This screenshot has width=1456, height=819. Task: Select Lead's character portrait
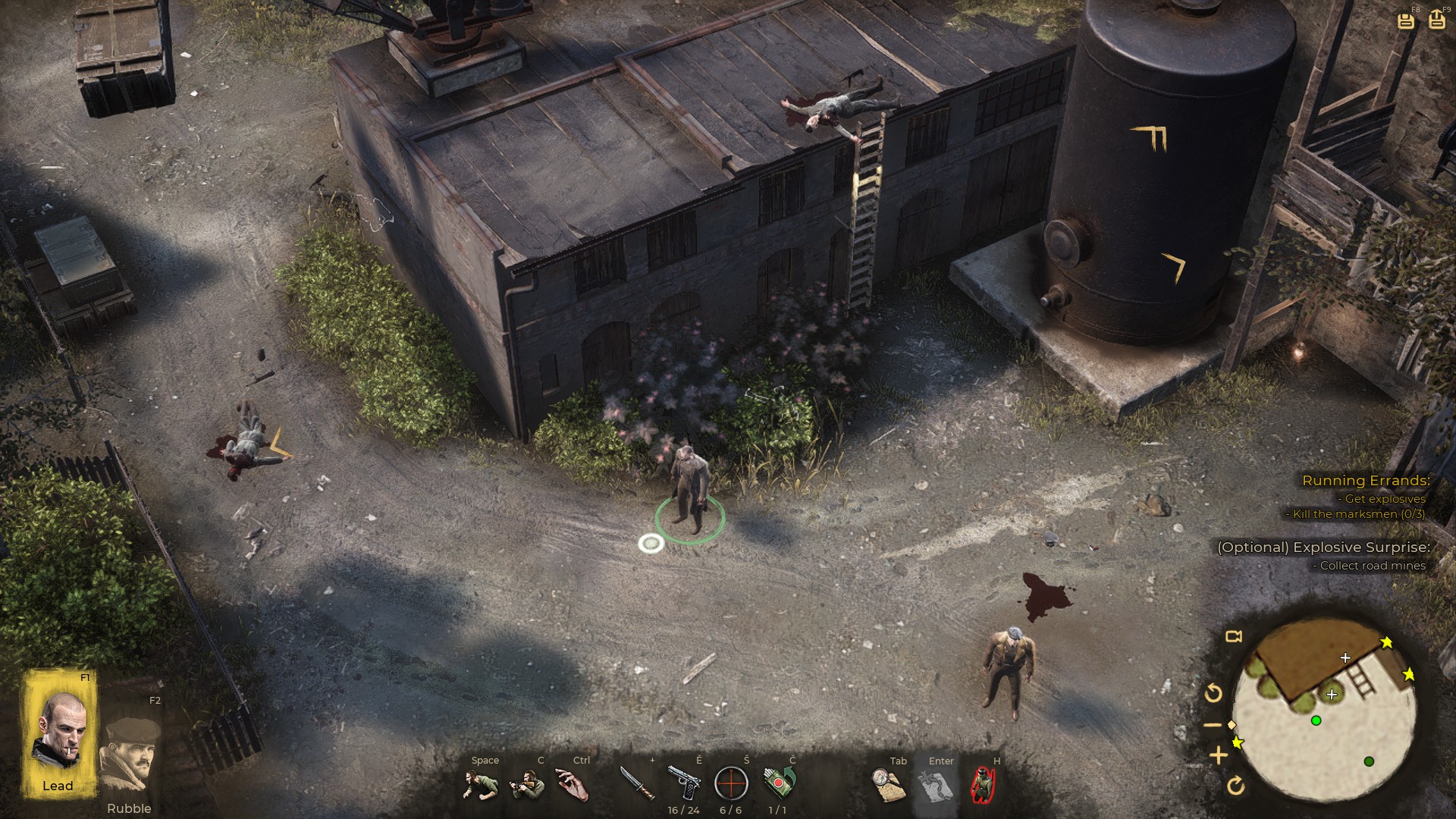click(60, 733)
